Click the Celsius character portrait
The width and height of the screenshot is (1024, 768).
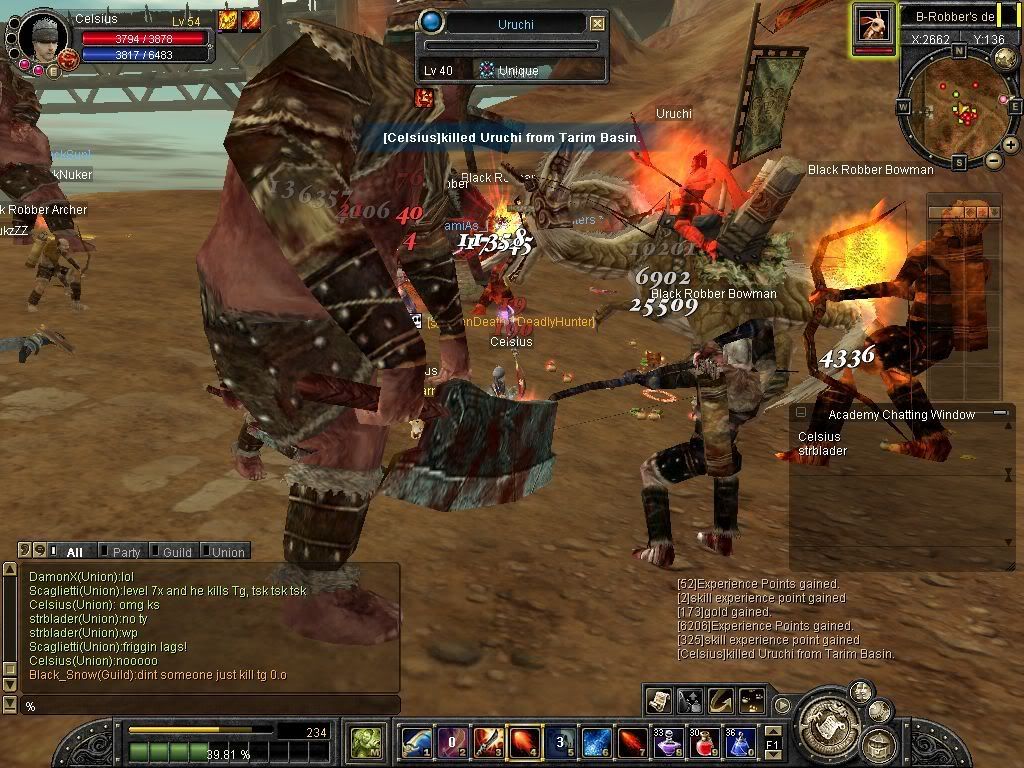(42, 36)
